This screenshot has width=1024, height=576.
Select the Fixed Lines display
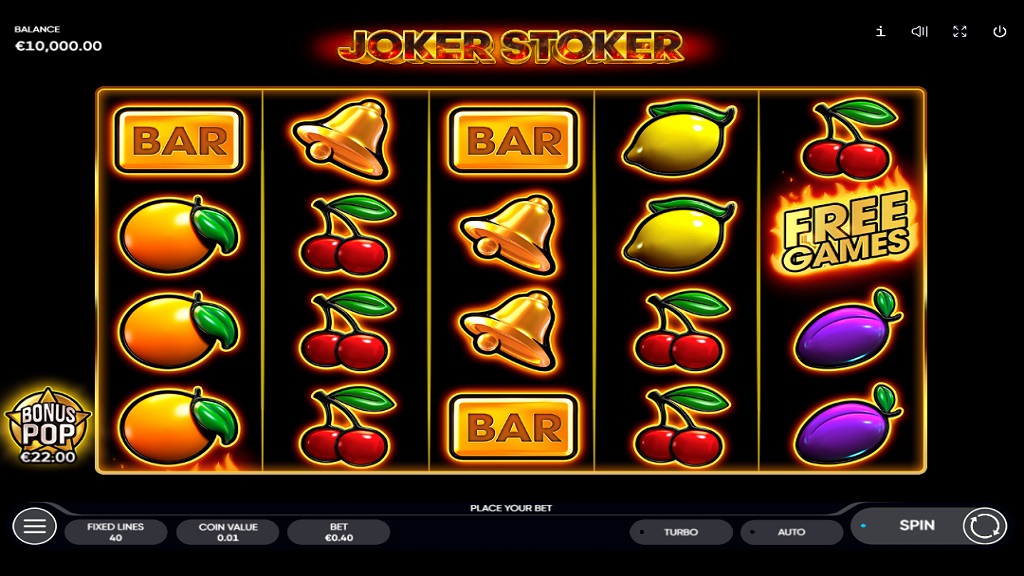click(x=115, y=532)
